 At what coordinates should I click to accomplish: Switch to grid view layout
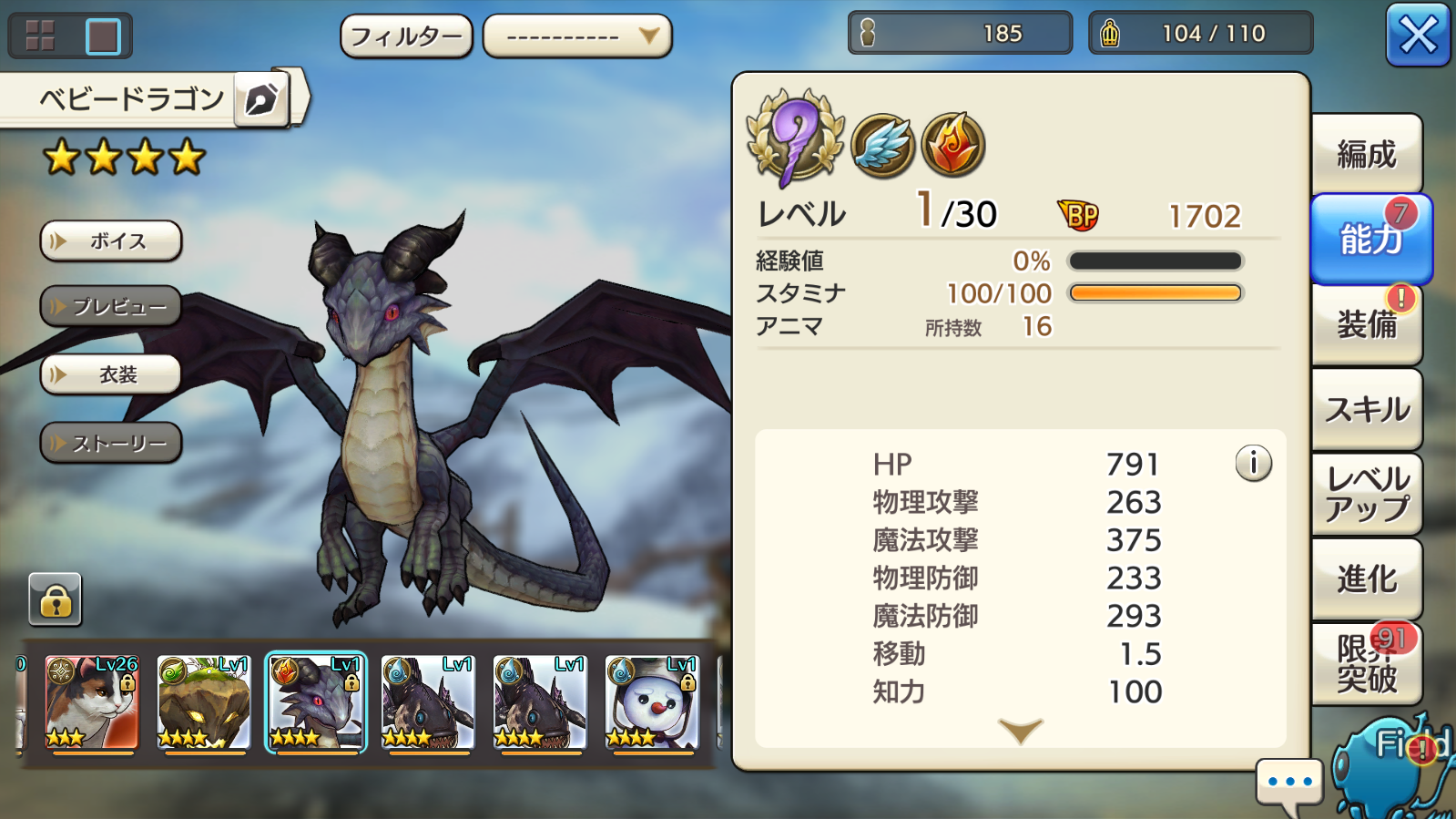[41, 36]
